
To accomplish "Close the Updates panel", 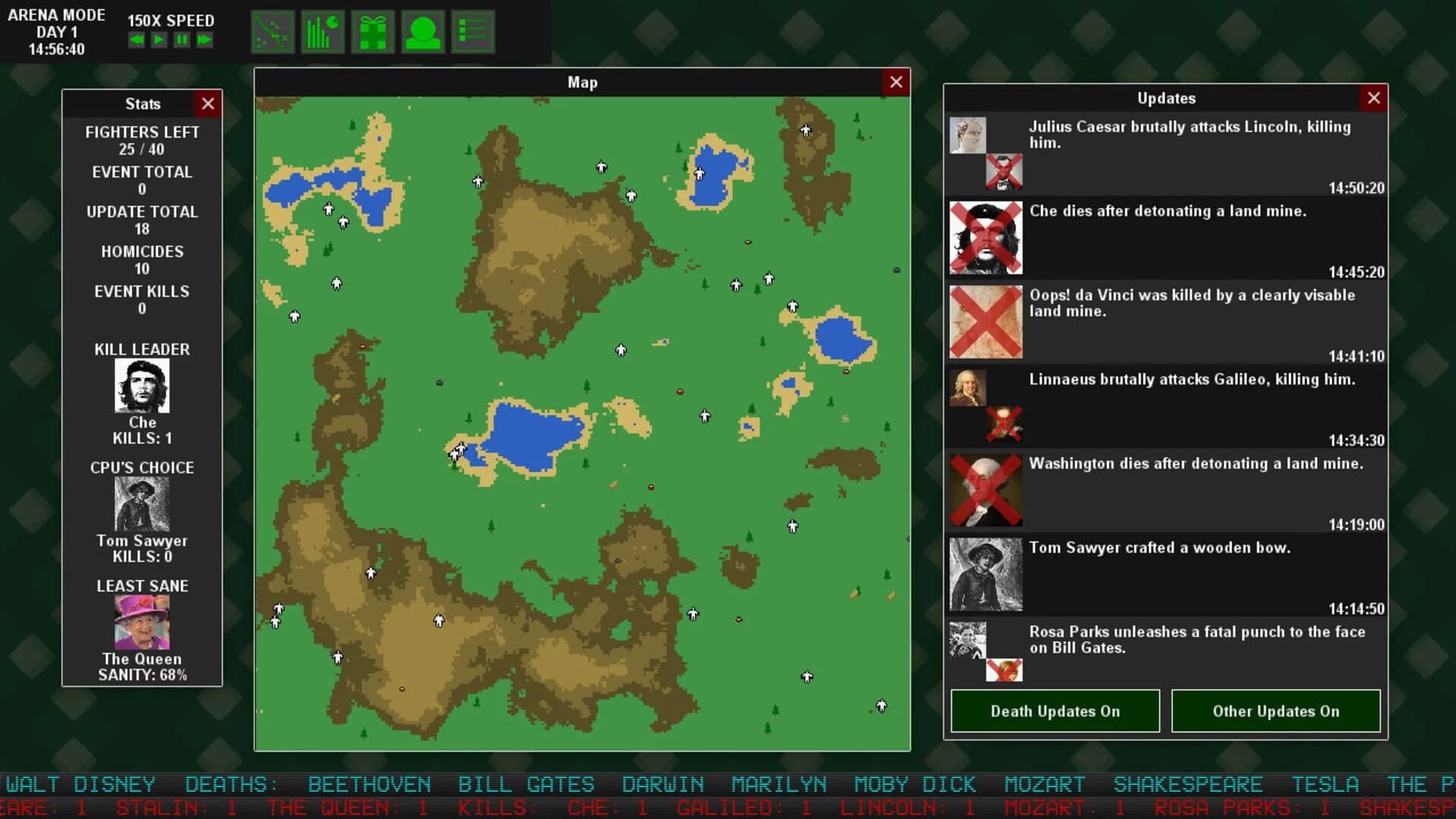I will click(x=1374, y=98).
